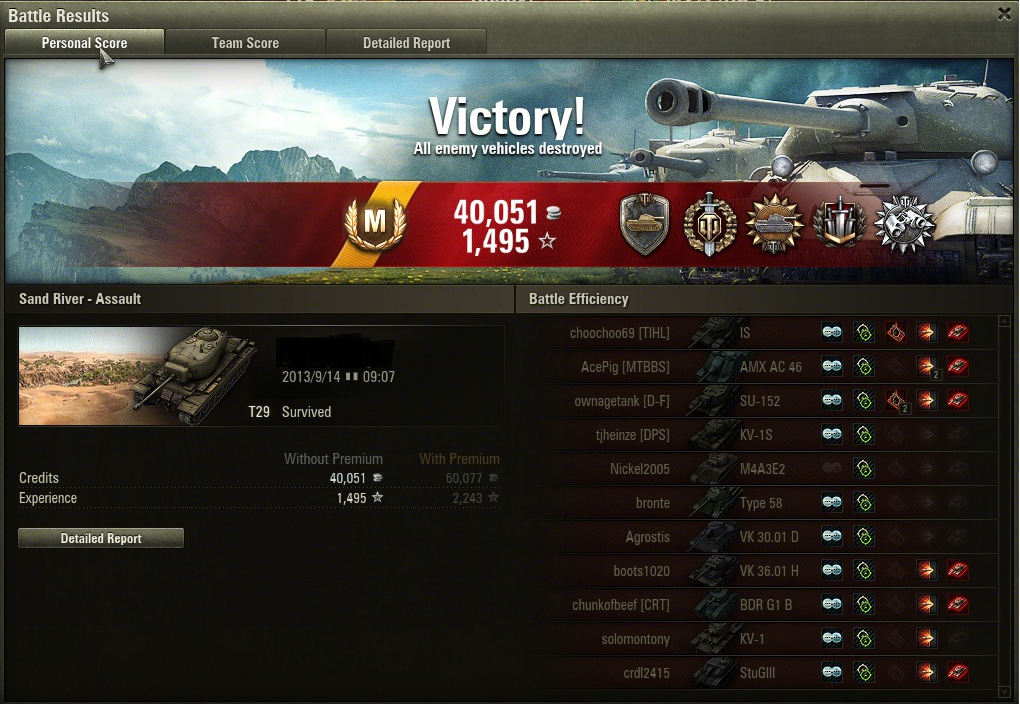
Task: Select the boots1020 VK 36.01 H row
Action: (760, 571)
